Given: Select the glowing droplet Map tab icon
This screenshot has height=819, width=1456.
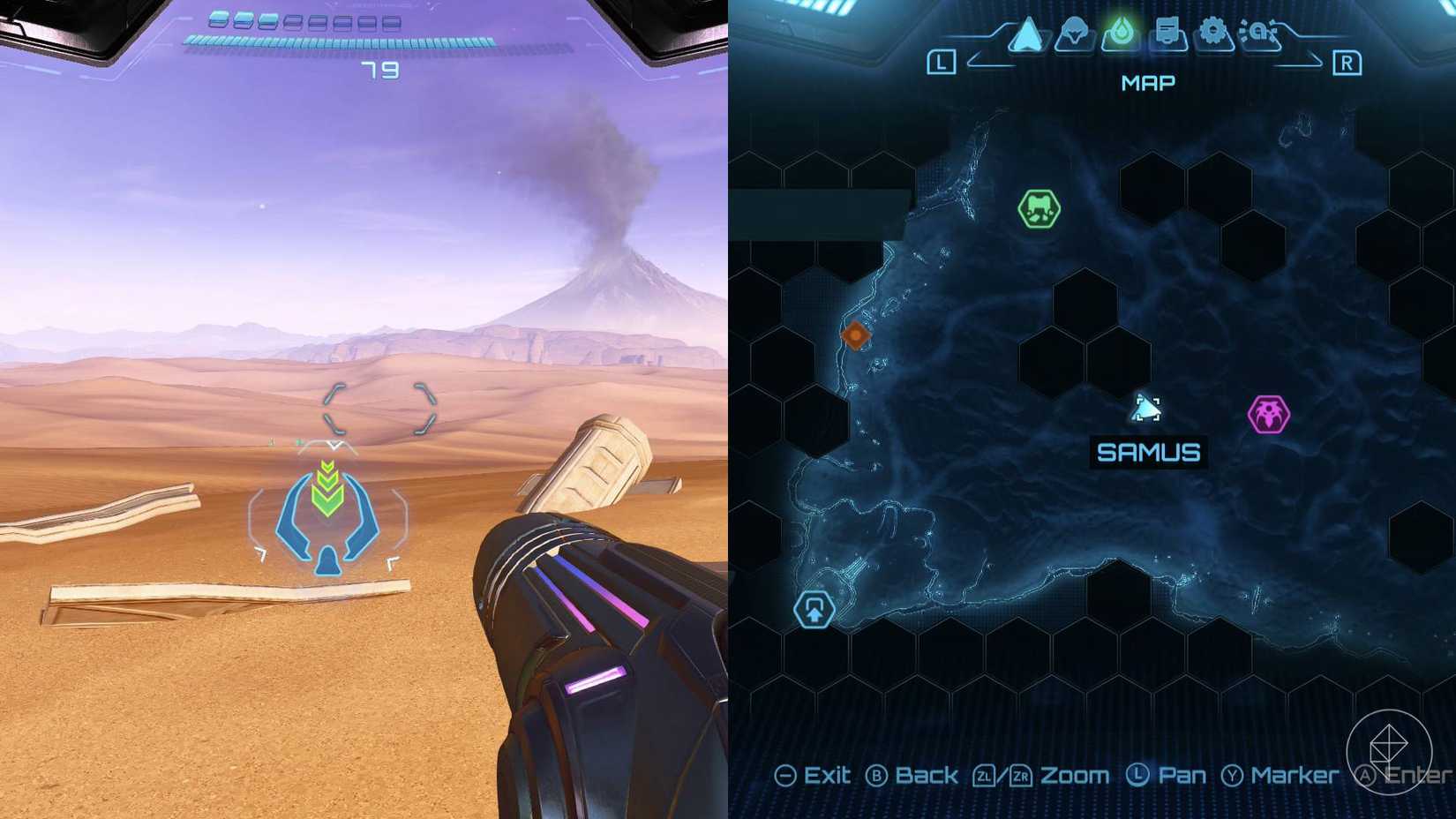Looking at the screenshot, I should 1119,30.
